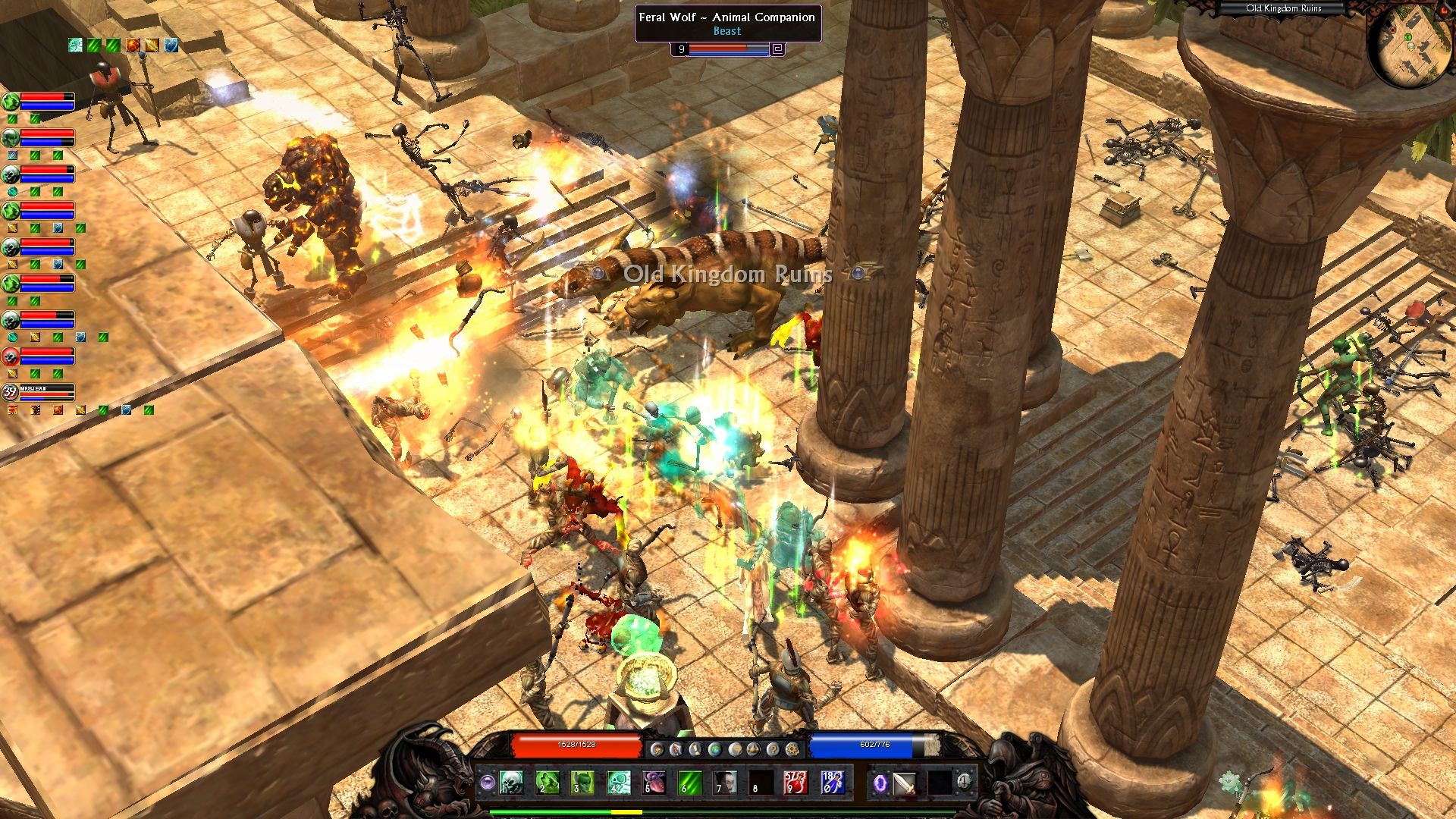Activate the green slash skill
Viewport: 1456px width, 819px height.
point(689,782)
